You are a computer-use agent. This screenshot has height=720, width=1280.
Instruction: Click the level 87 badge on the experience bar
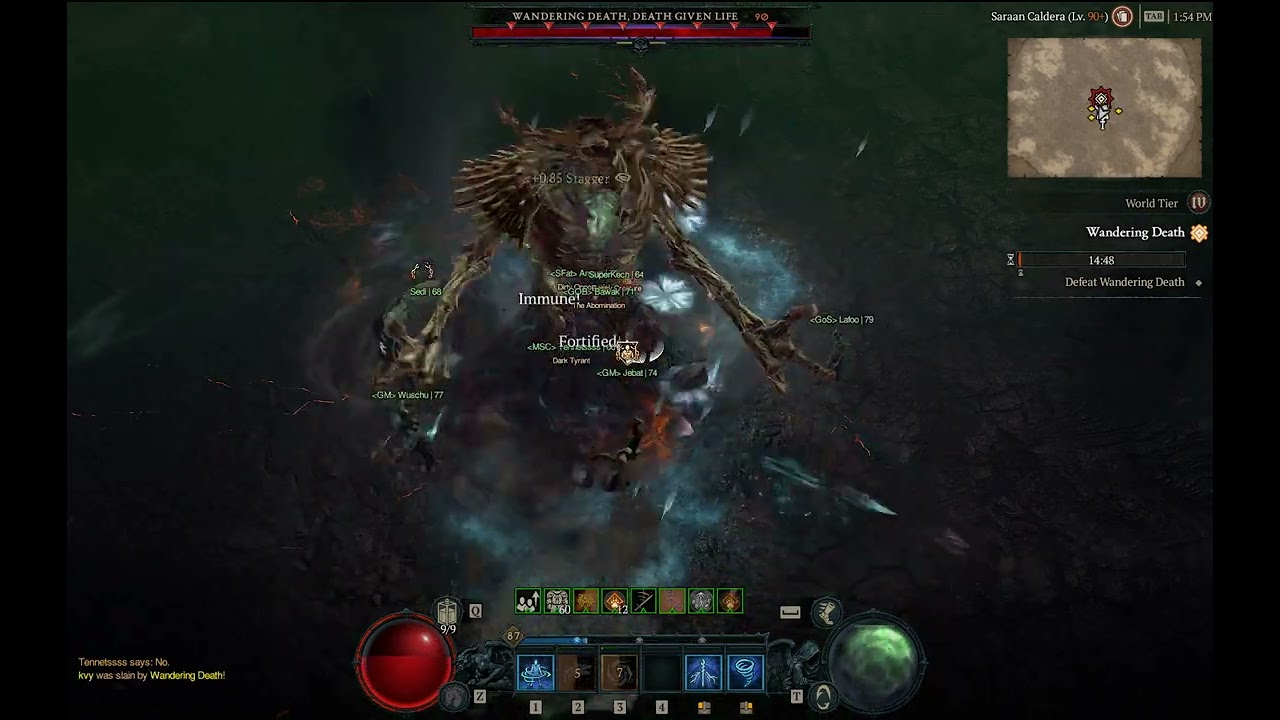(513, 635)
